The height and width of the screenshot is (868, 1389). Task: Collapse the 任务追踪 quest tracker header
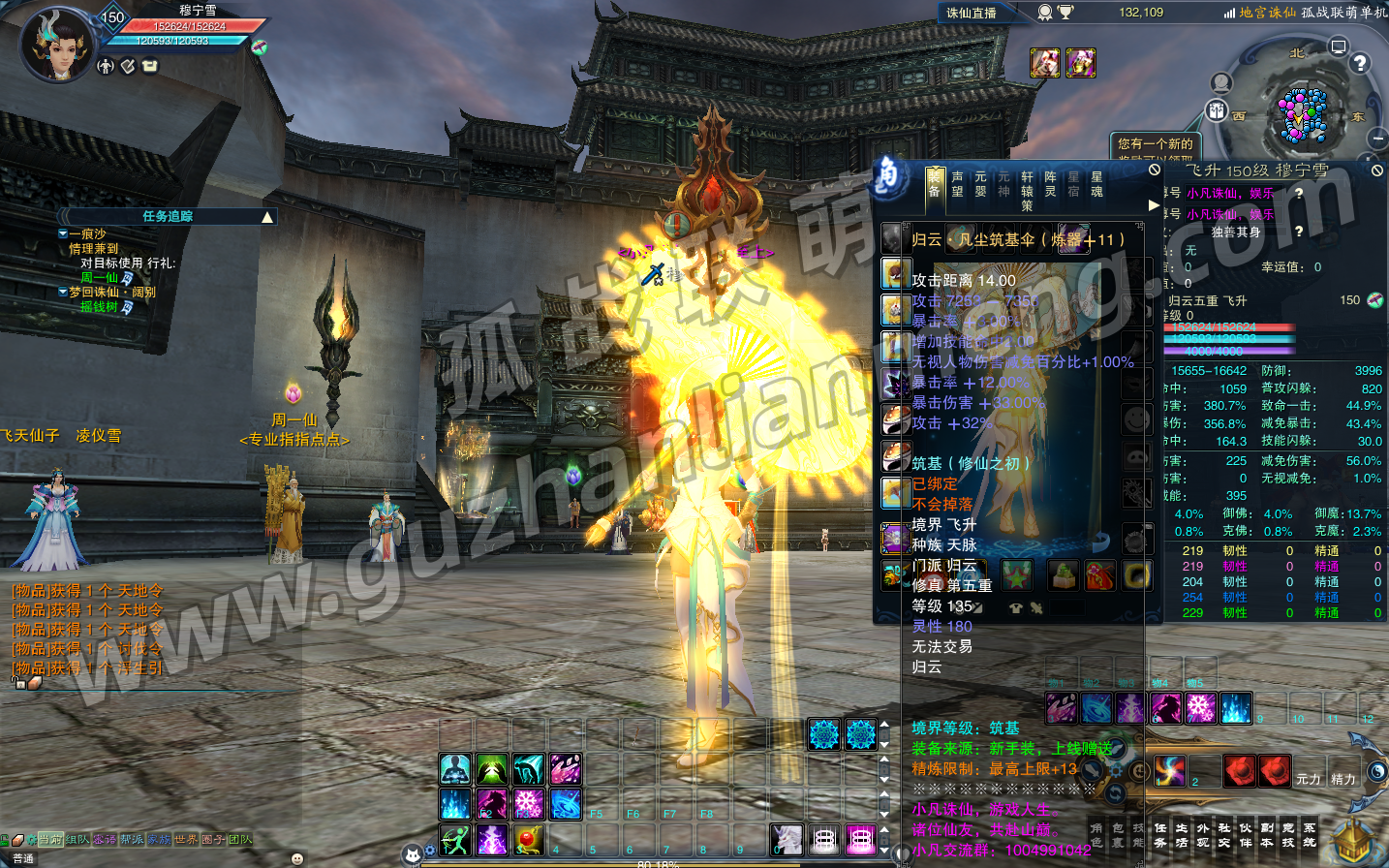267,217
